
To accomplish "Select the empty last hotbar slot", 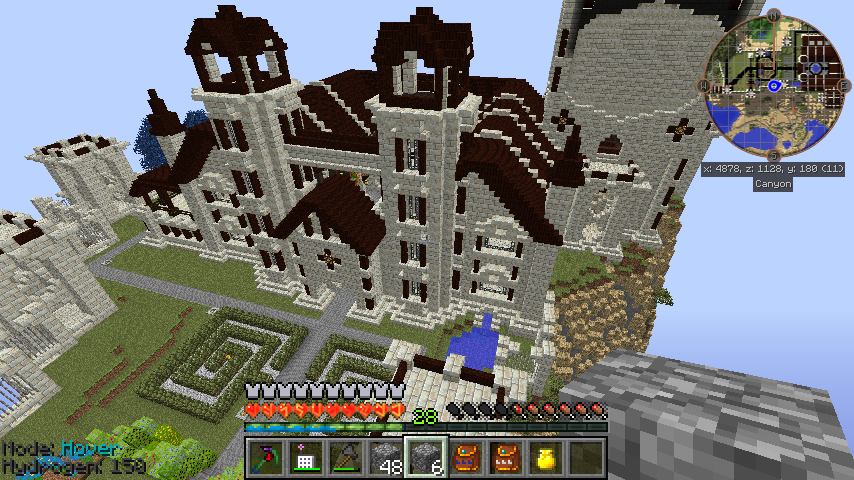I will click(585, 458).
